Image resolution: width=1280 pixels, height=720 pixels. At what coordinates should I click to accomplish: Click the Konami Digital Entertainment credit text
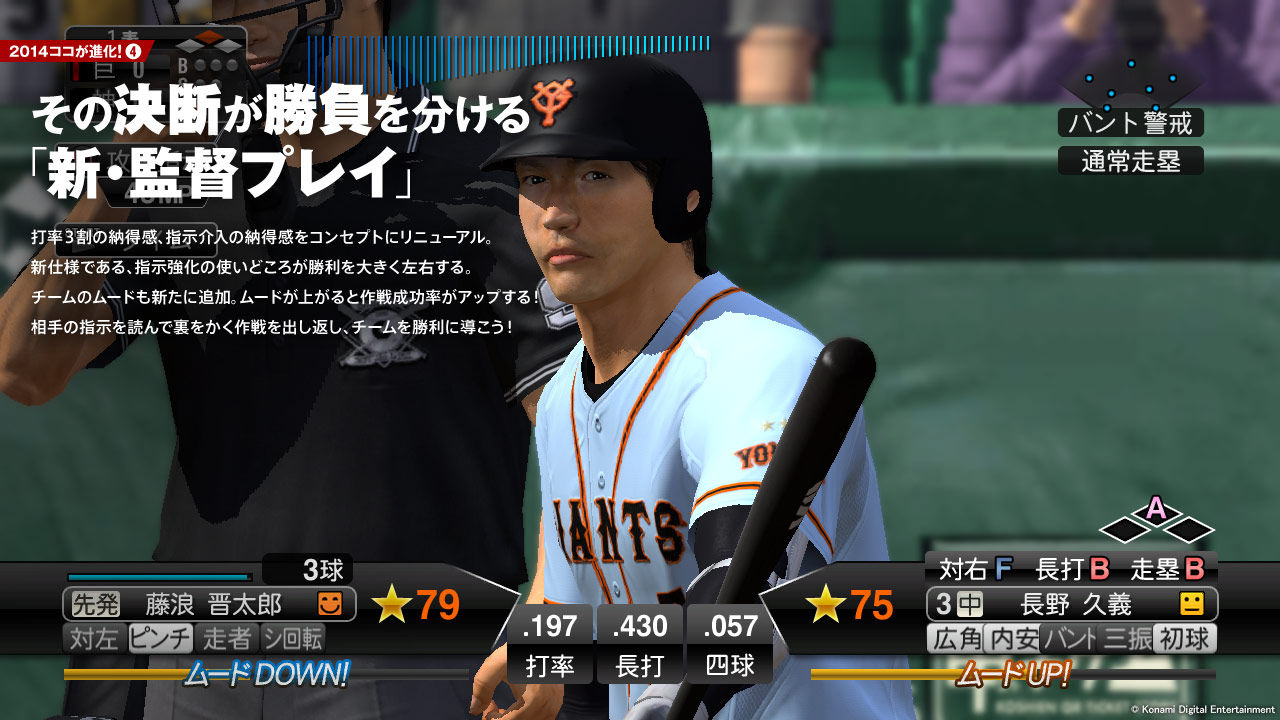(1203, 709)
